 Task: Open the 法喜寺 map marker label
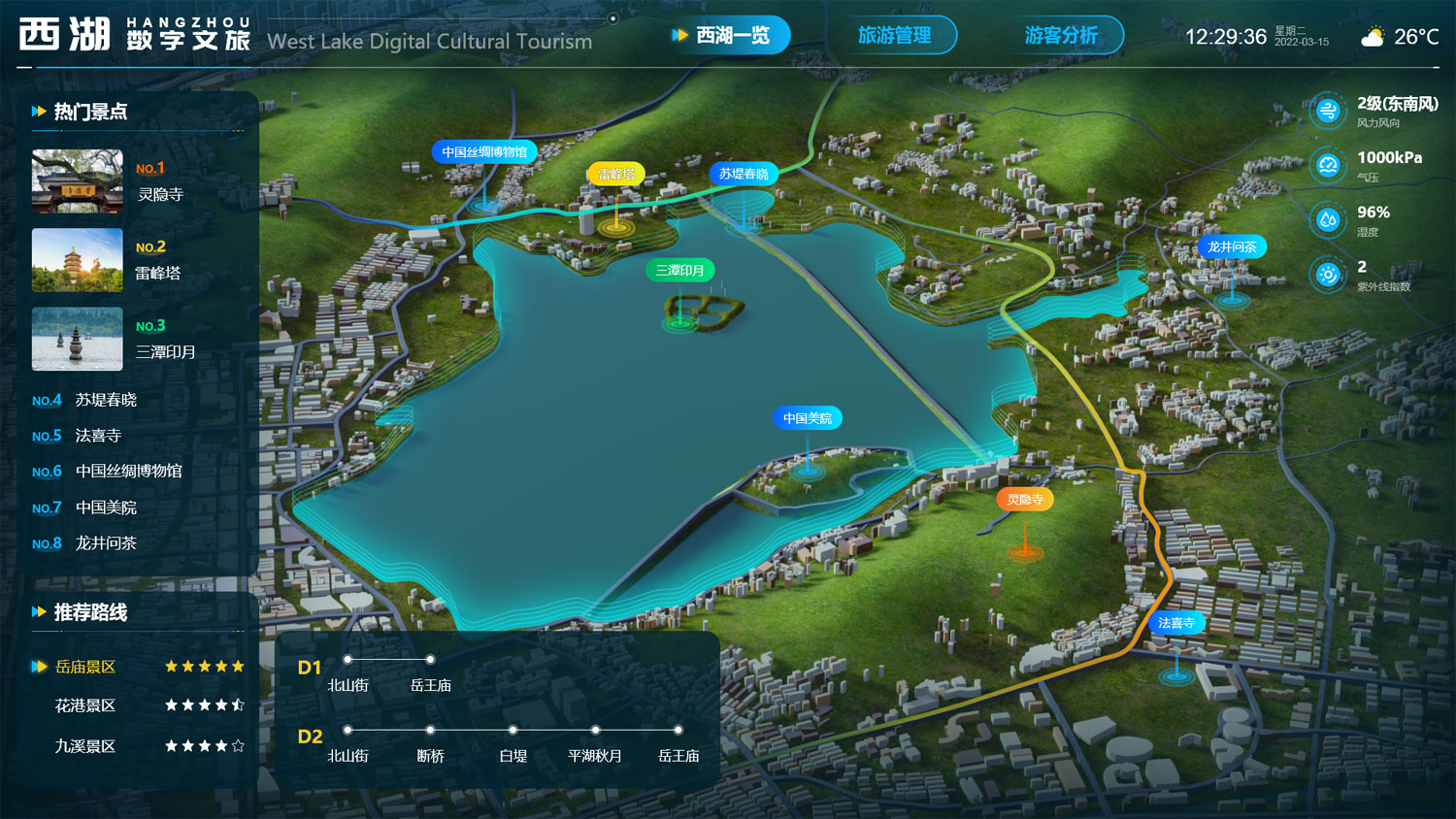point(1176,623)
